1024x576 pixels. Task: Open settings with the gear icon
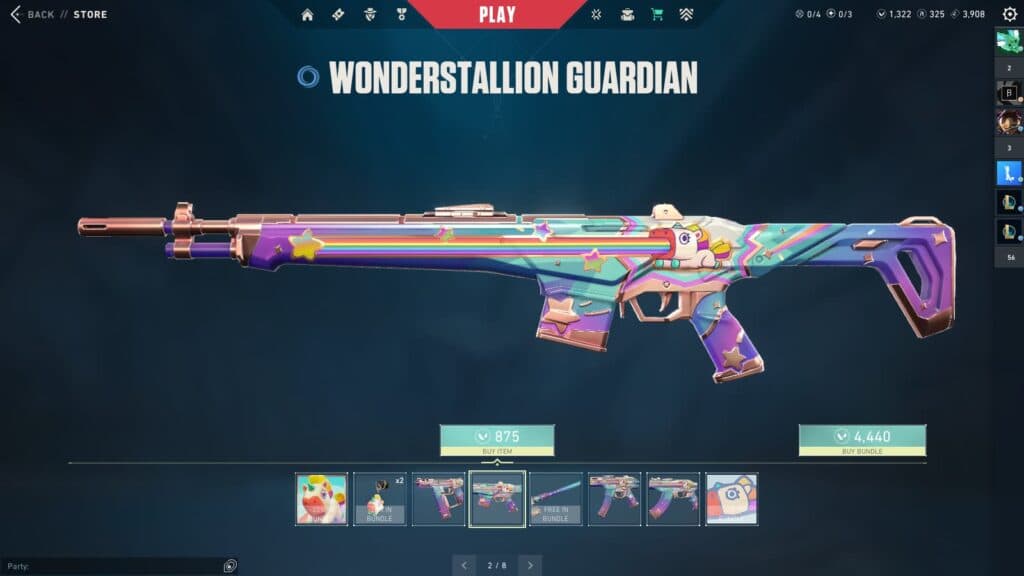1009,14
